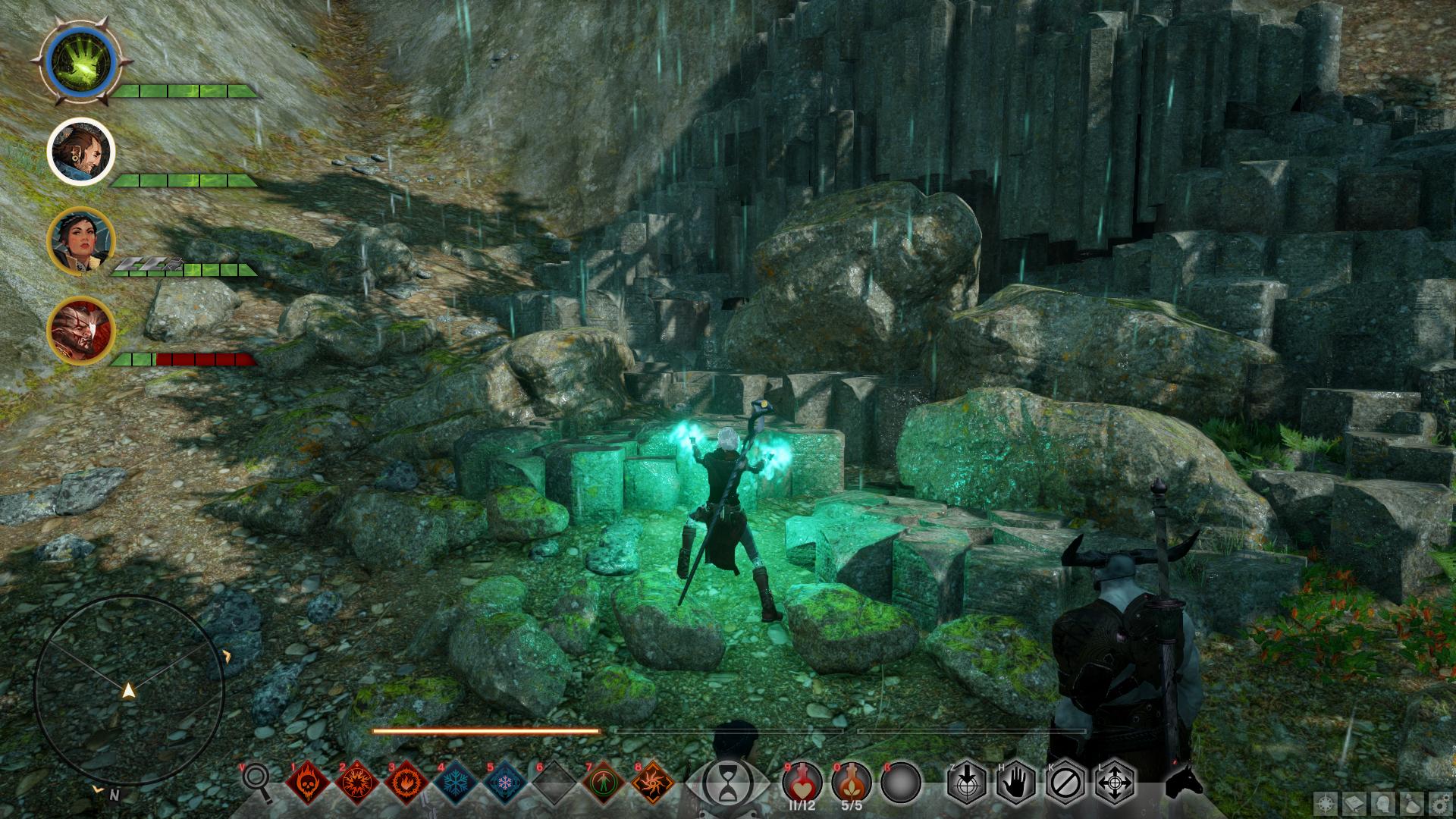
Task: Use the ornate snowflake frost ability
Action: (505, 783)
